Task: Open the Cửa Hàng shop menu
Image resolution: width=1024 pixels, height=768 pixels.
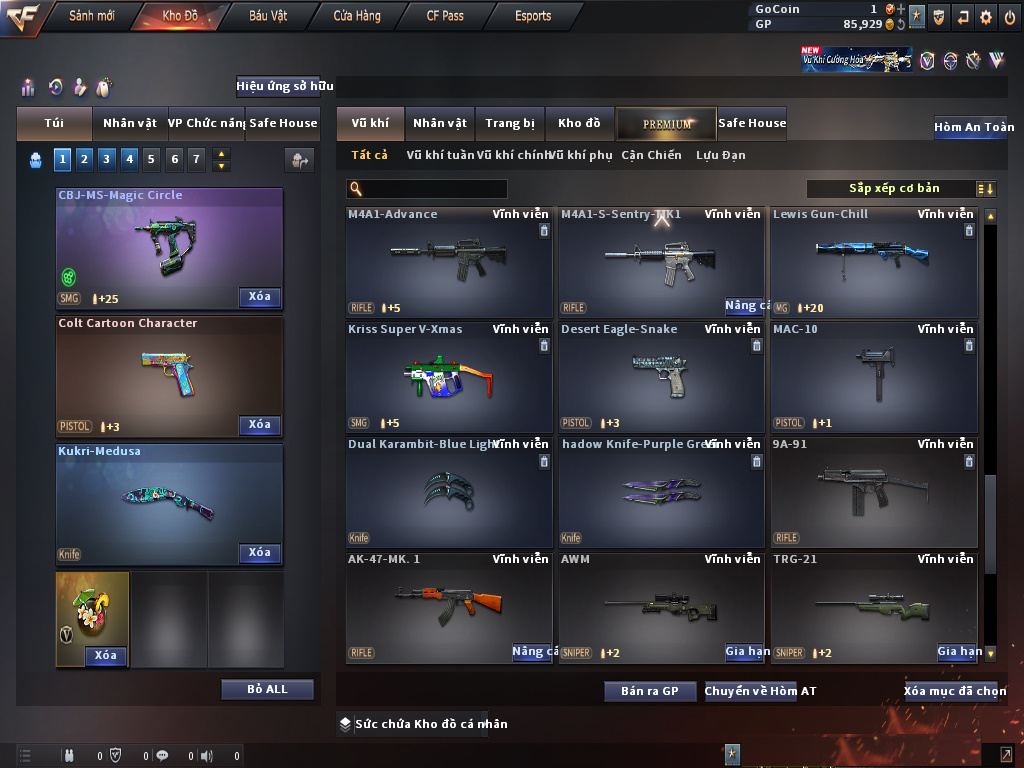Action: click(356, 16)
